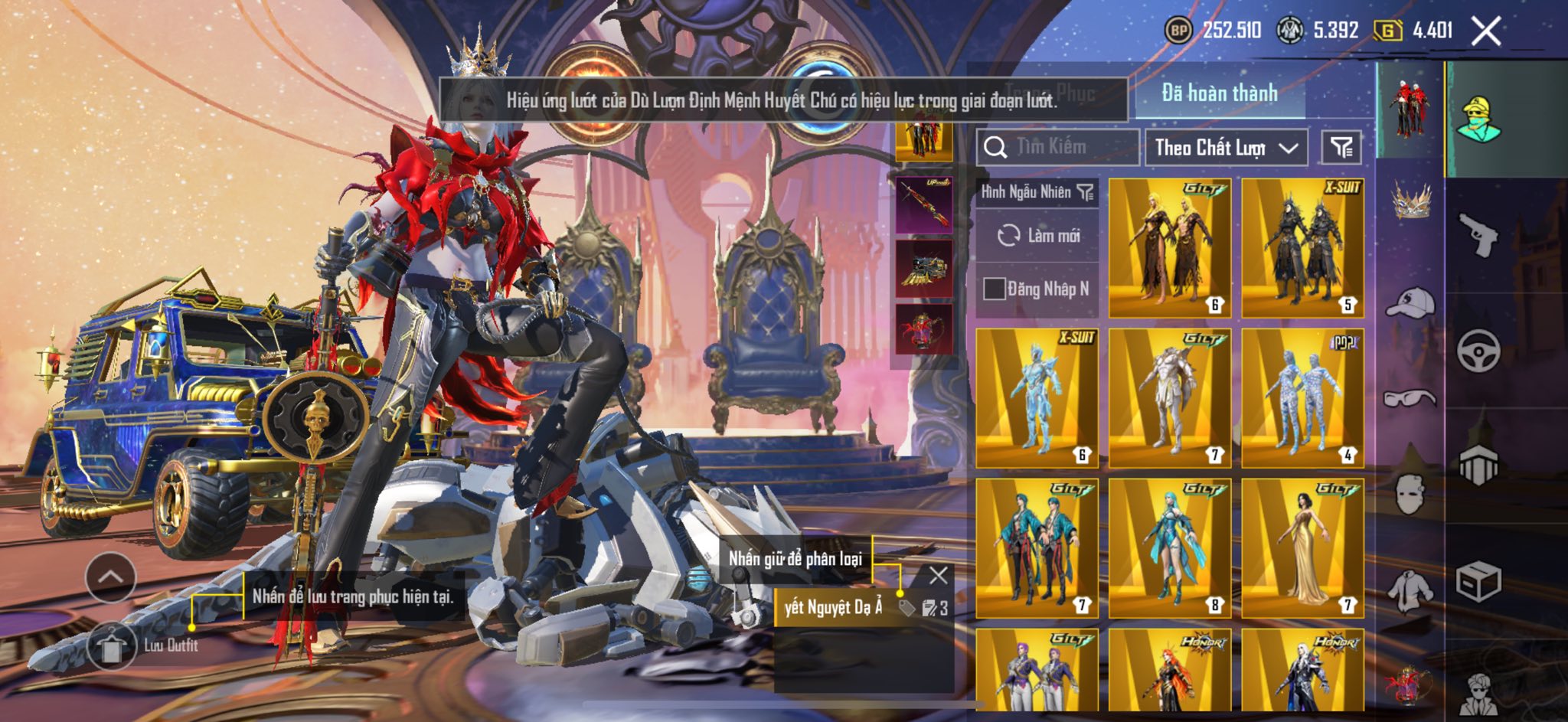1568x722 pixels.
Task: Dismiss the tooltip with the small X
Action: point(938,575)
